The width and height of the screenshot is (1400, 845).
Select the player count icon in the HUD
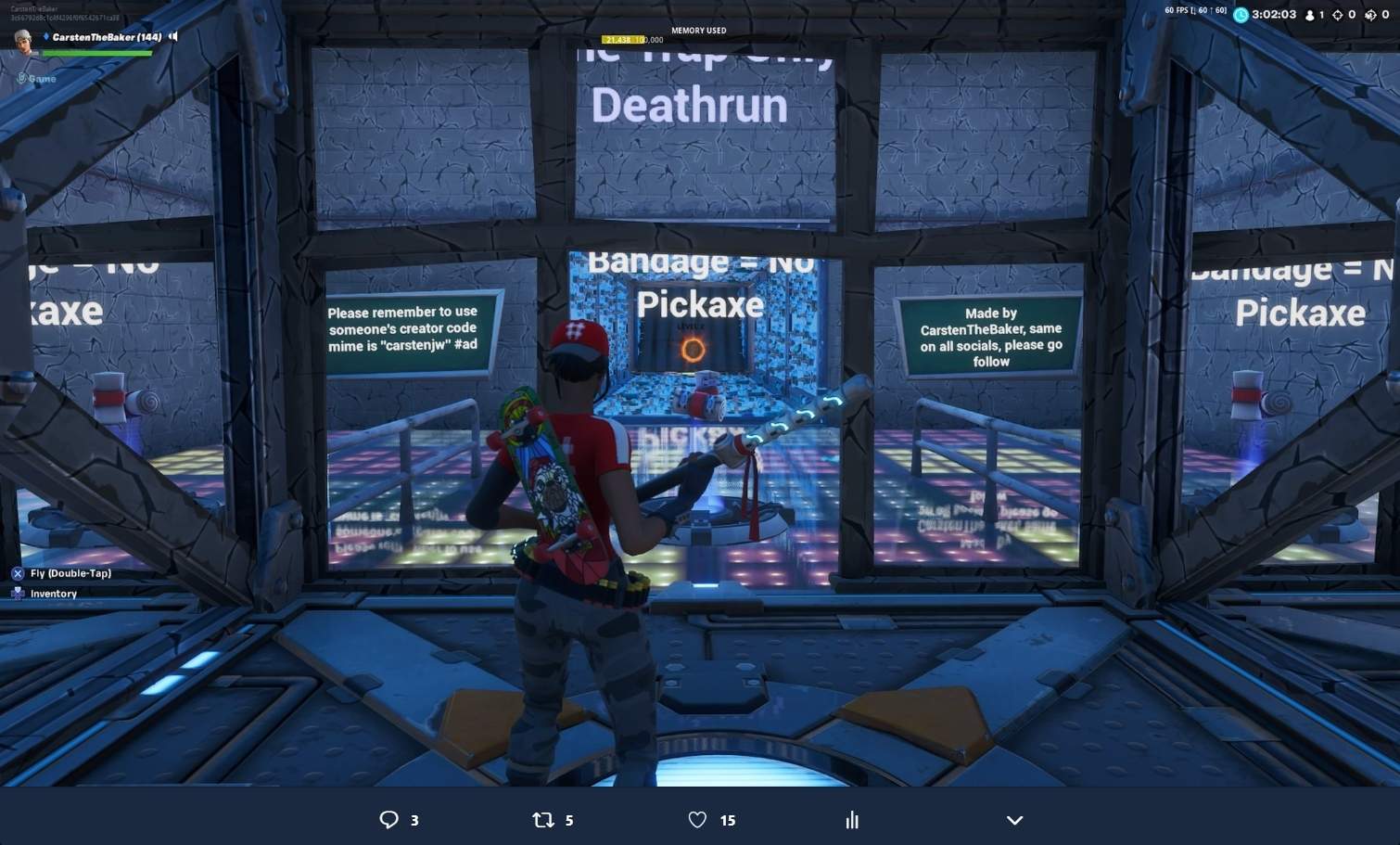pyautogui.click(x=1309, y=15)
